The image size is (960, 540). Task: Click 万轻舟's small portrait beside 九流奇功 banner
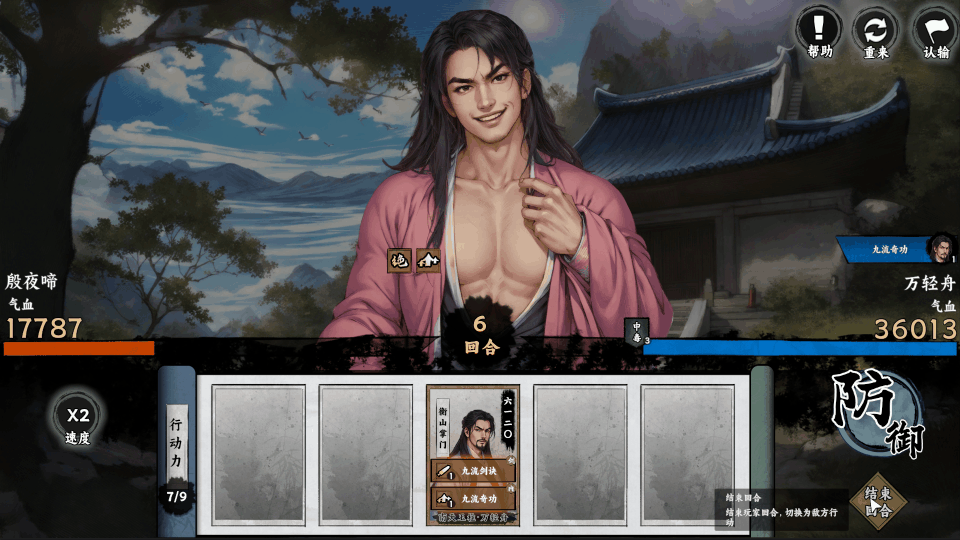tap(941, 247)
